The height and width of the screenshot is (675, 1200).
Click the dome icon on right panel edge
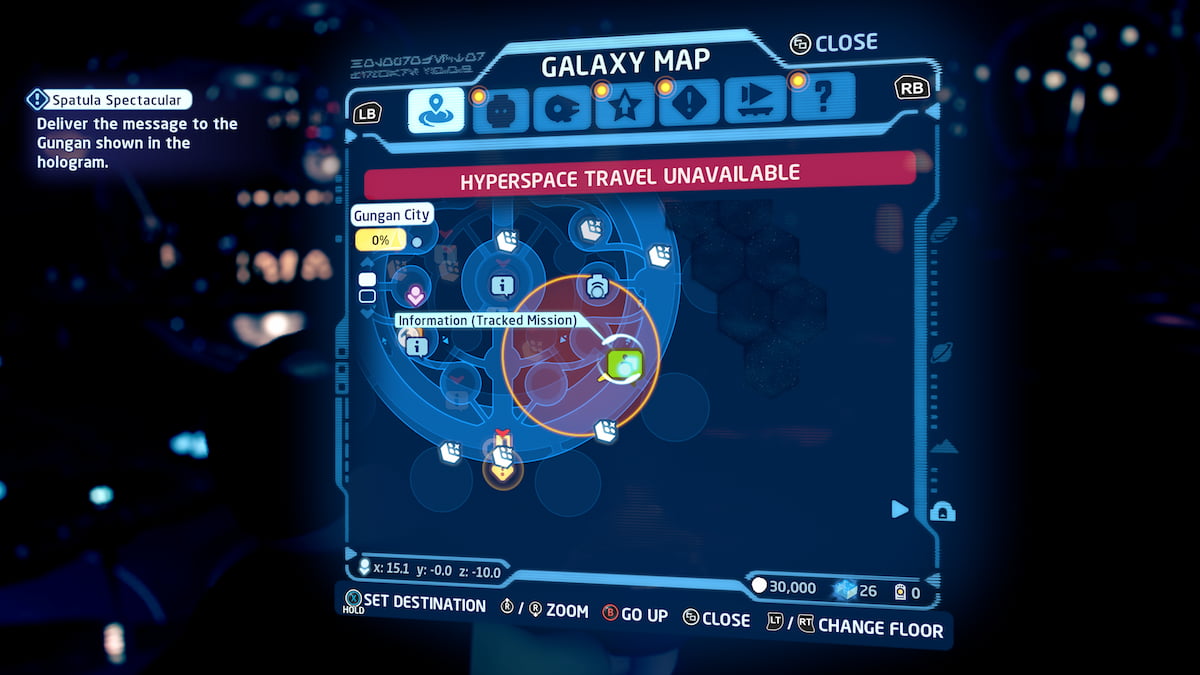942,512
